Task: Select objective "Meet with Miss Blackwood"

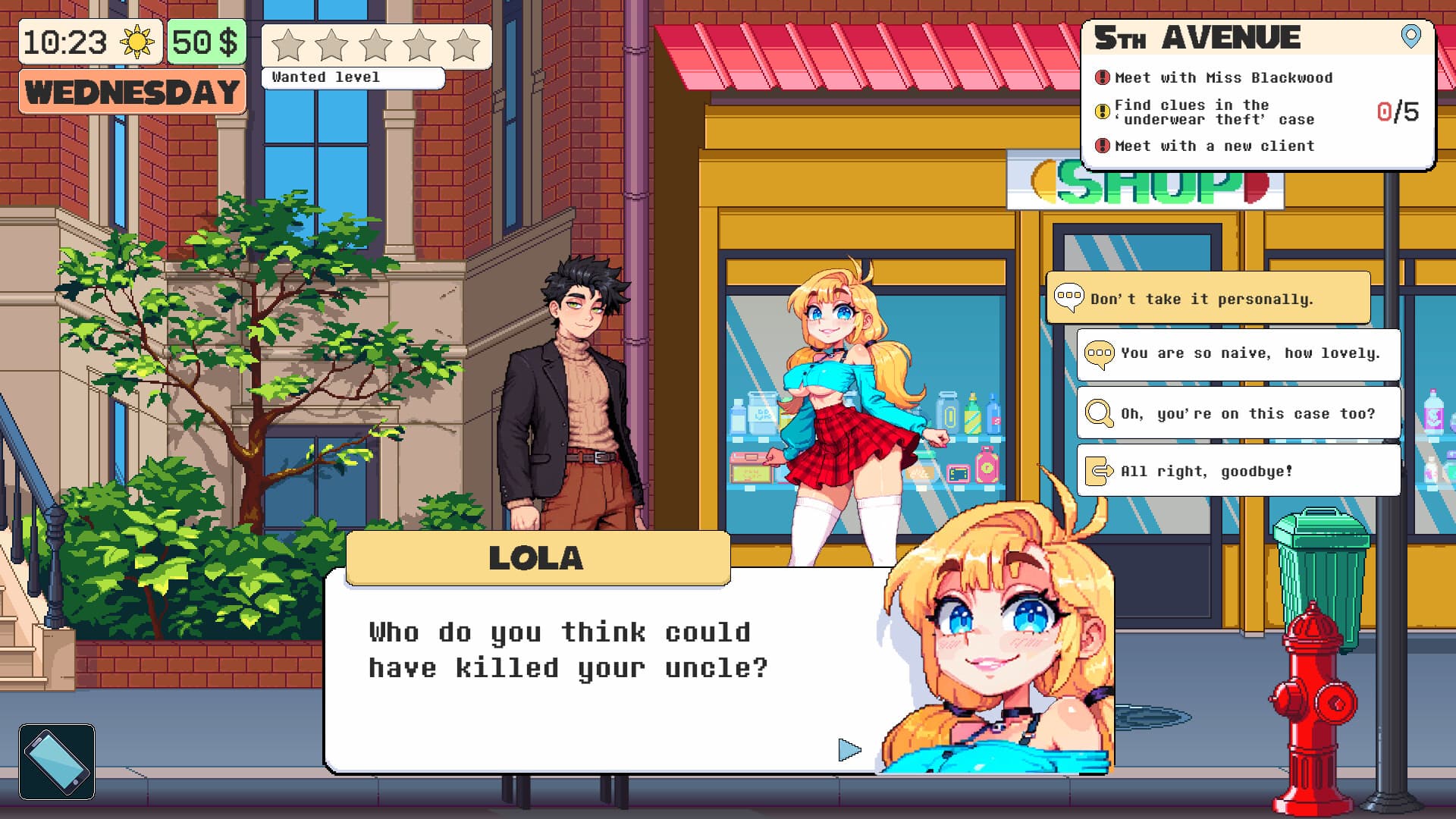Action: tap(1222, 78)
